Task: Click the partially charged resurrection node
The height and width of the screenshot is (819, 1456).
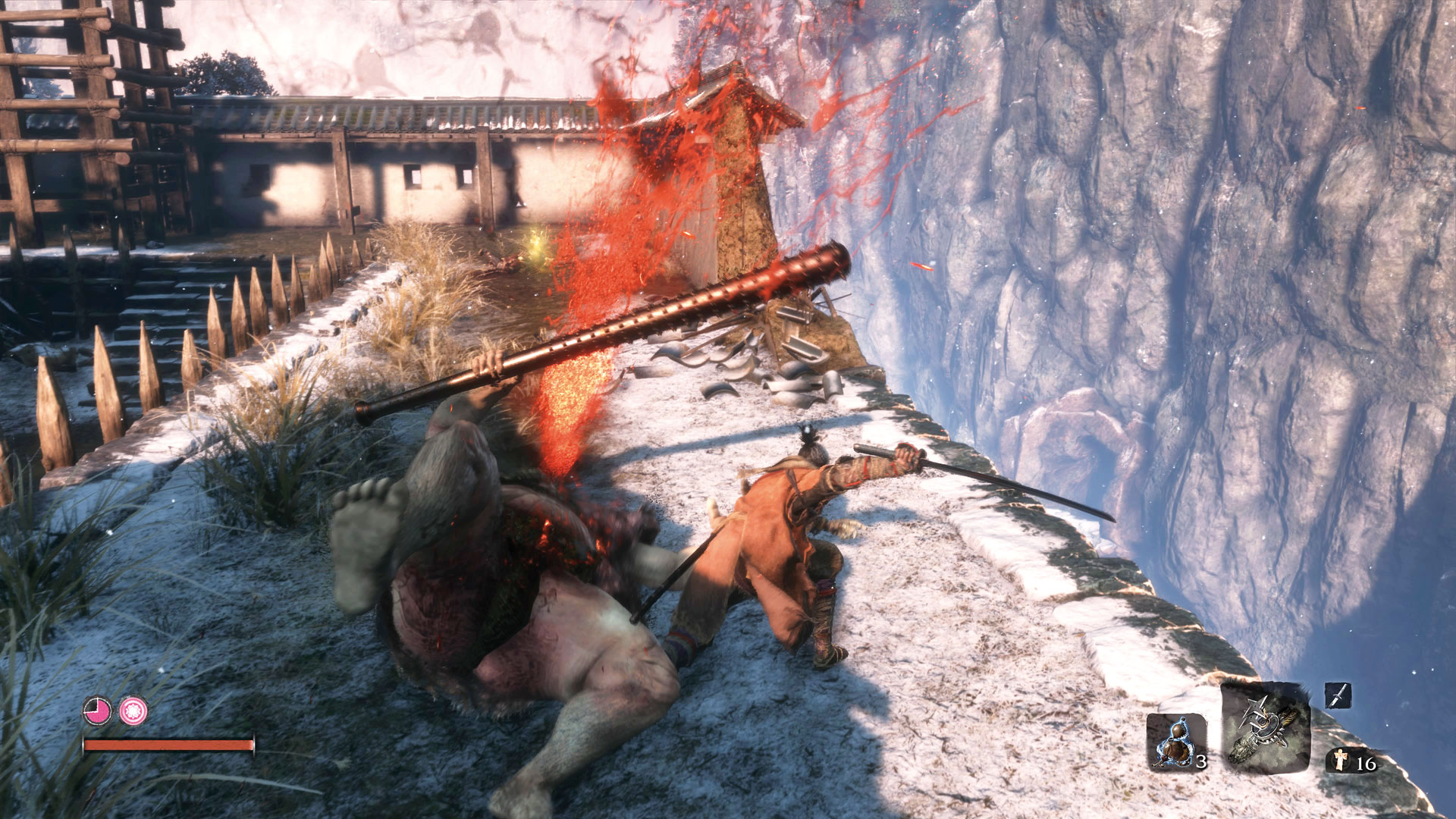Action: (x=97, y=711)
